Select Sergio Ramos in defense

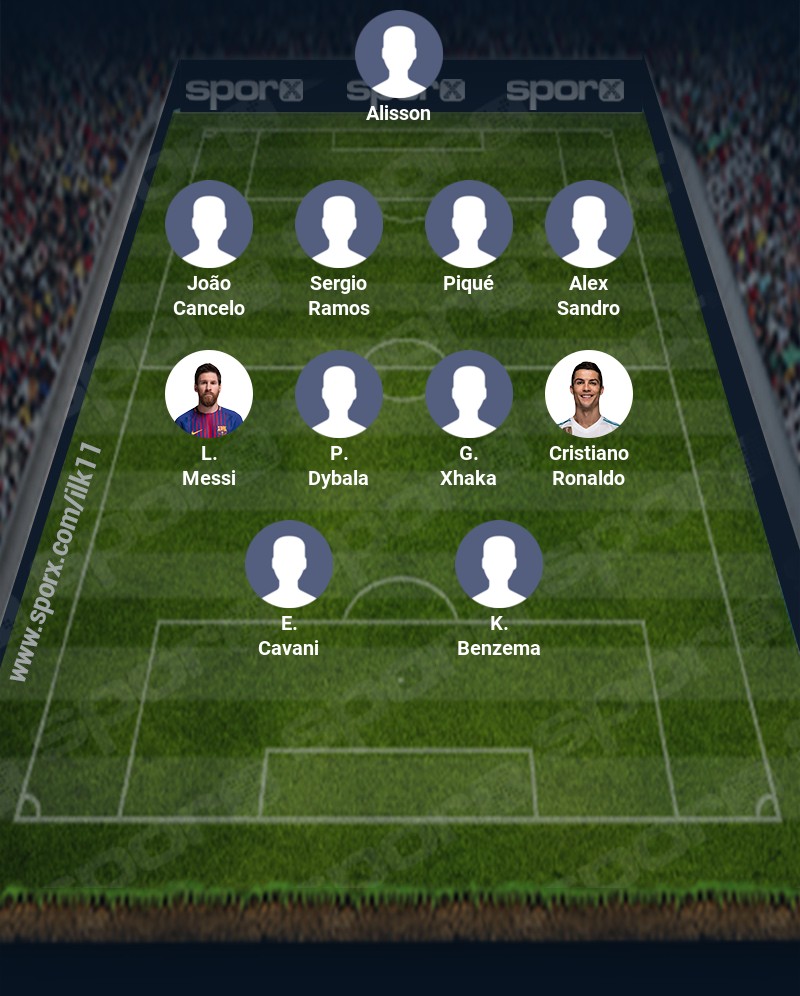pyautogui.click(x=339, y=224)
